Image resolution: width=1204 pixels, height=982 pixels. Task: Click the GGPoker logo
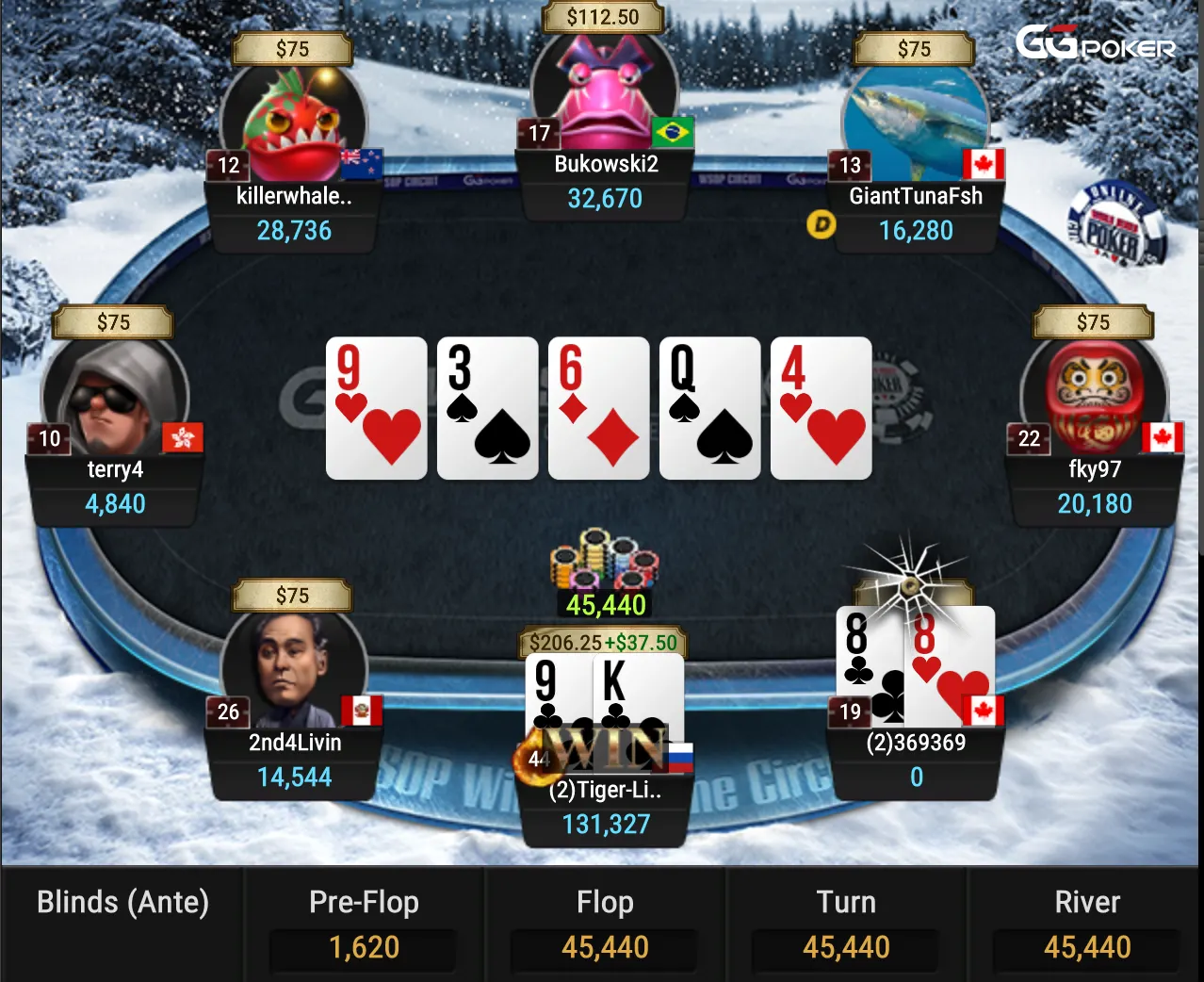click(x=1095, y=43)
